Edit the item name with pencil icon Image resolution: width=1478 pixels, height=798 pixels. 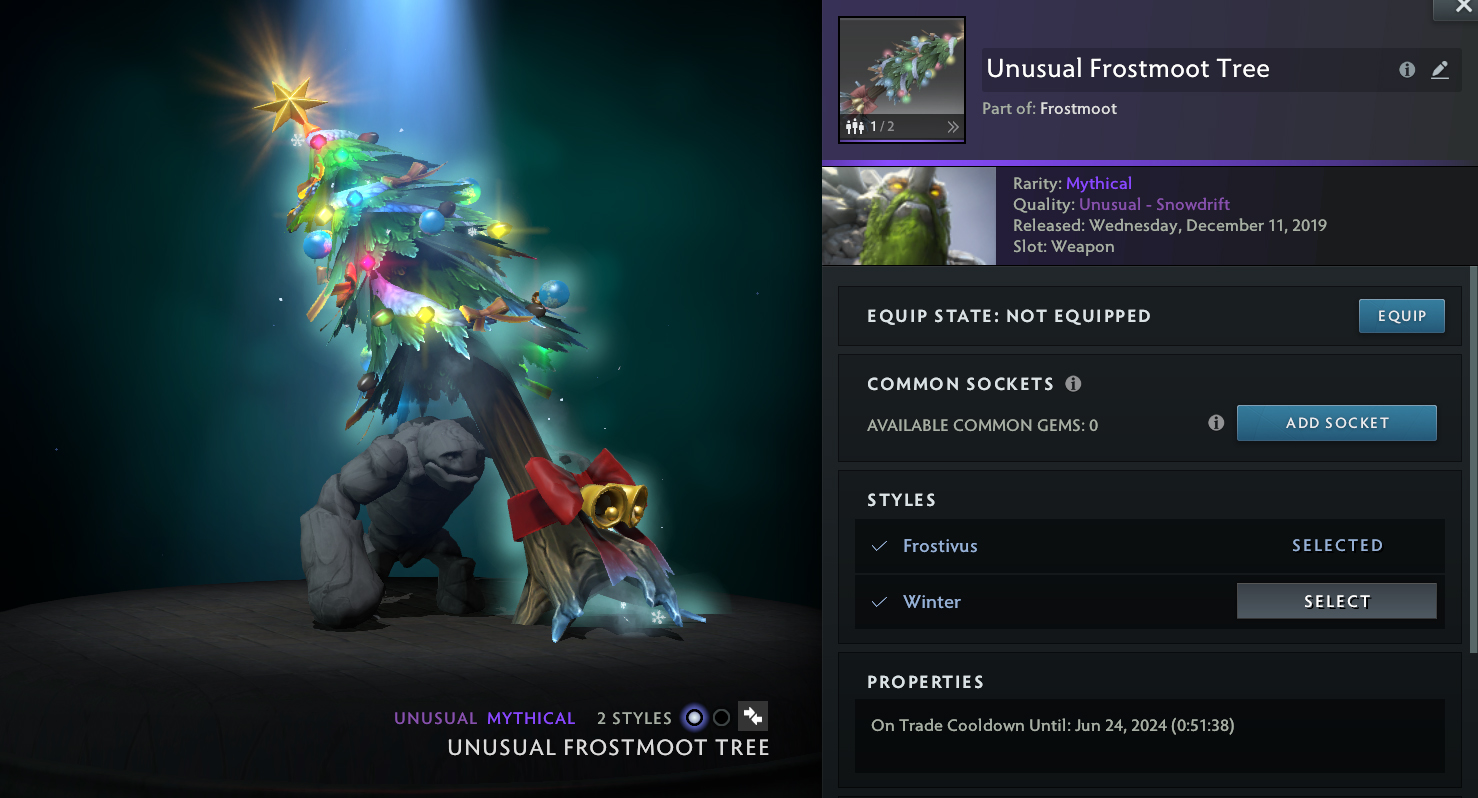1439,70
